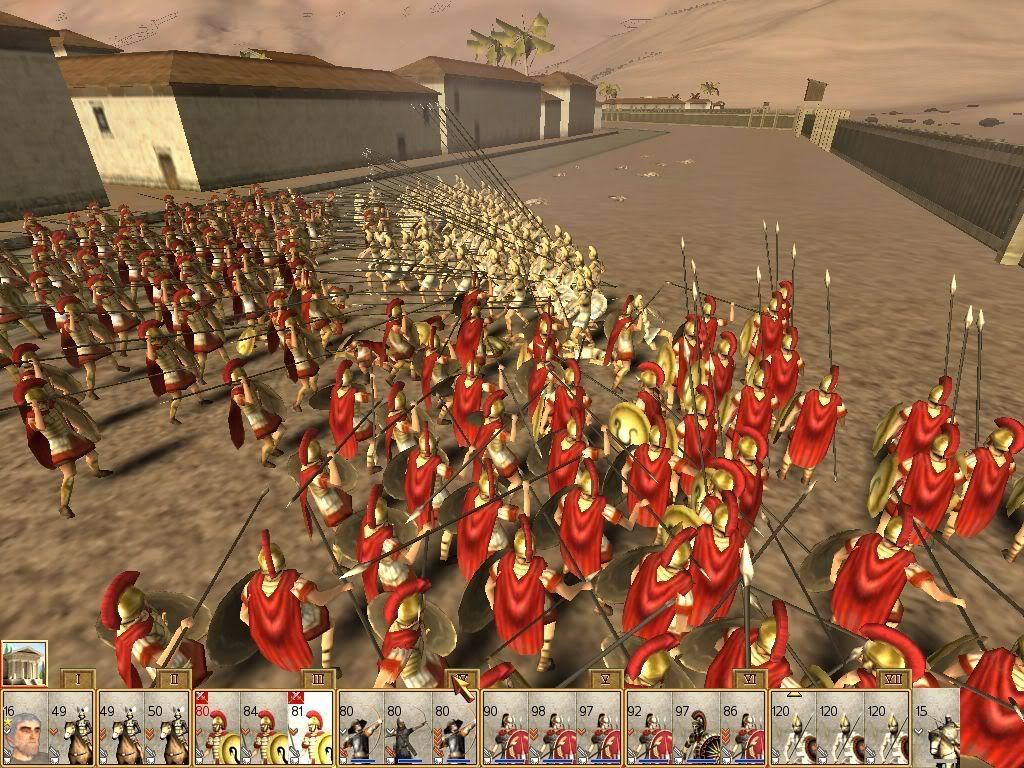Choose group VI tab
The image size is (1024, 768).
pyautogui.click(x=750, y=679)
